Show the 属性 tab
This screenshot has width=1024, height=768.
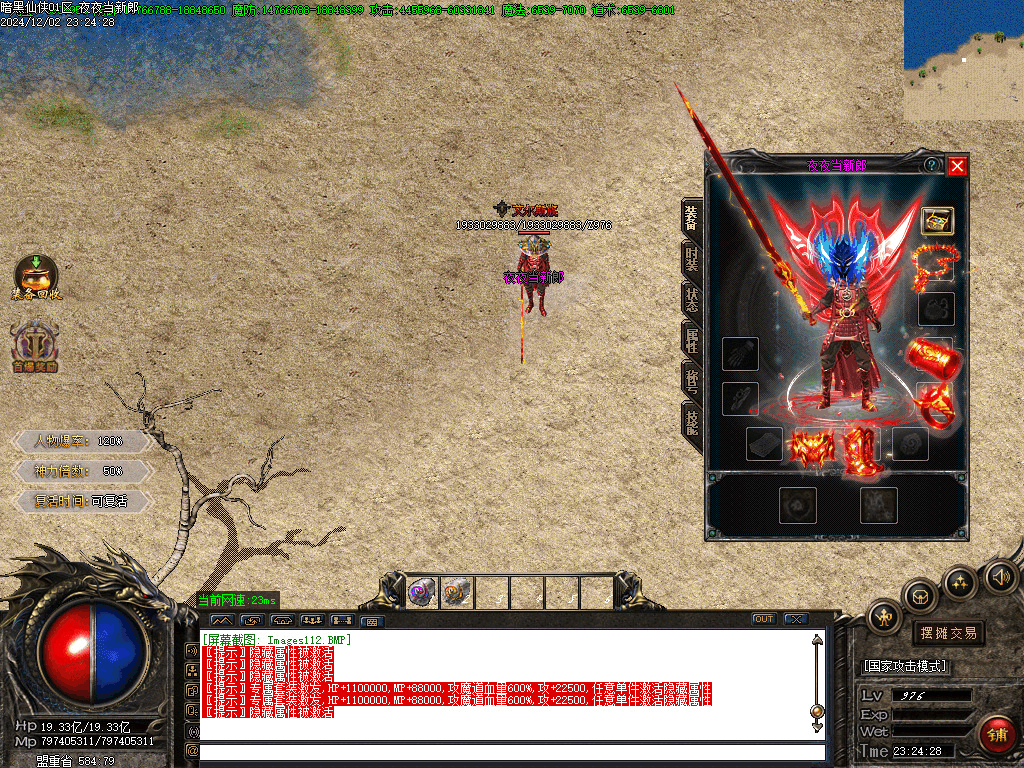pyautogui.click(x=691, y=340)
